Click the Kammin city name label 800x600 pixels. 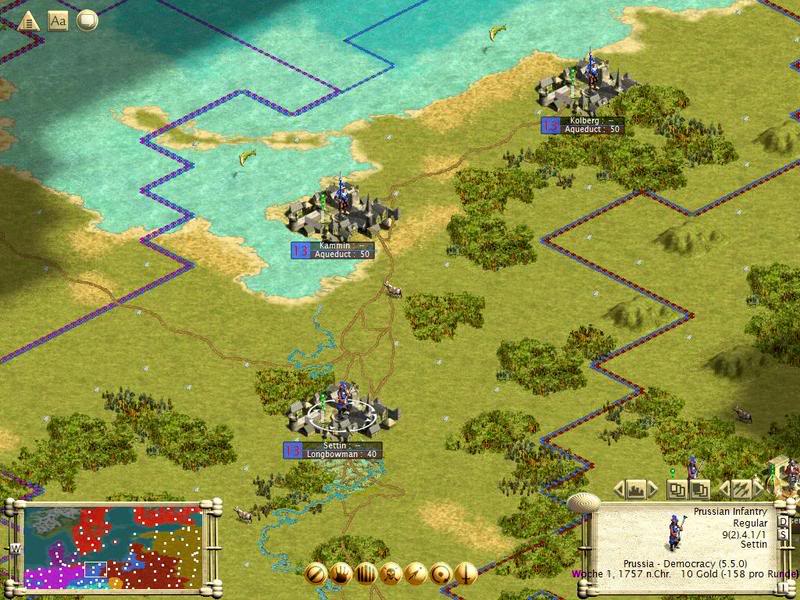(331, 245)
